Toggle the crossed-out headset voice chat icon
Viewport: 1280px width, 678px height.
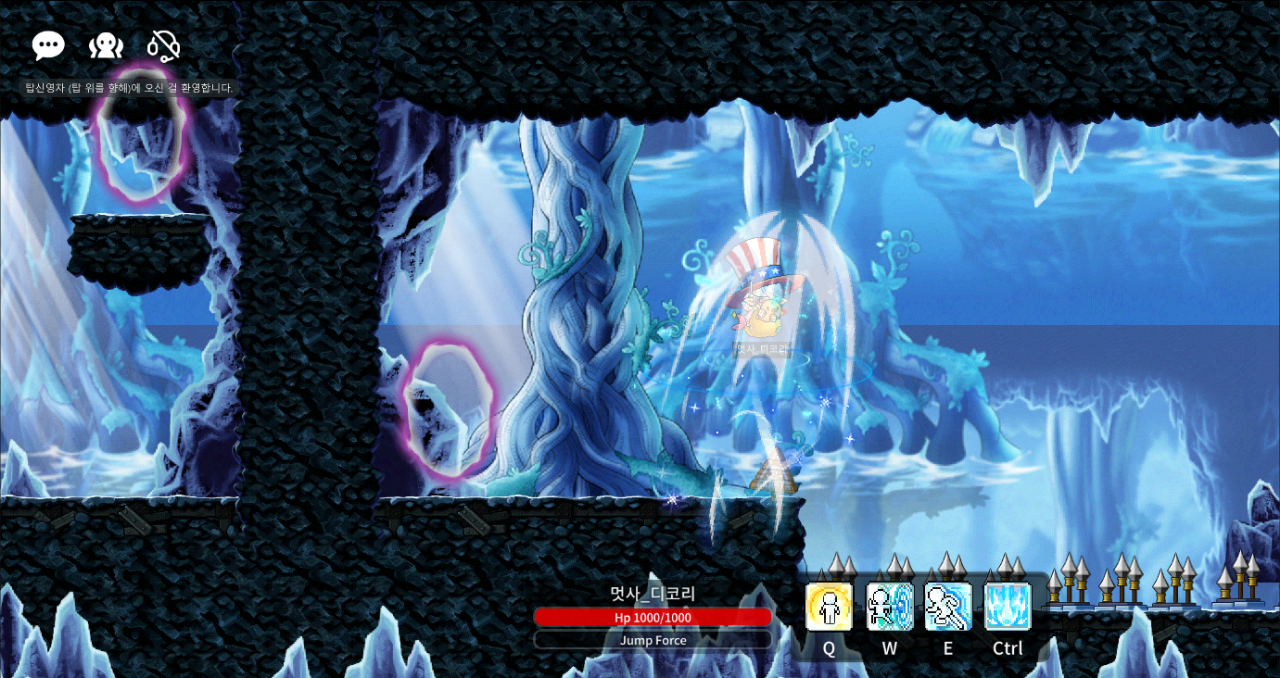163,46
